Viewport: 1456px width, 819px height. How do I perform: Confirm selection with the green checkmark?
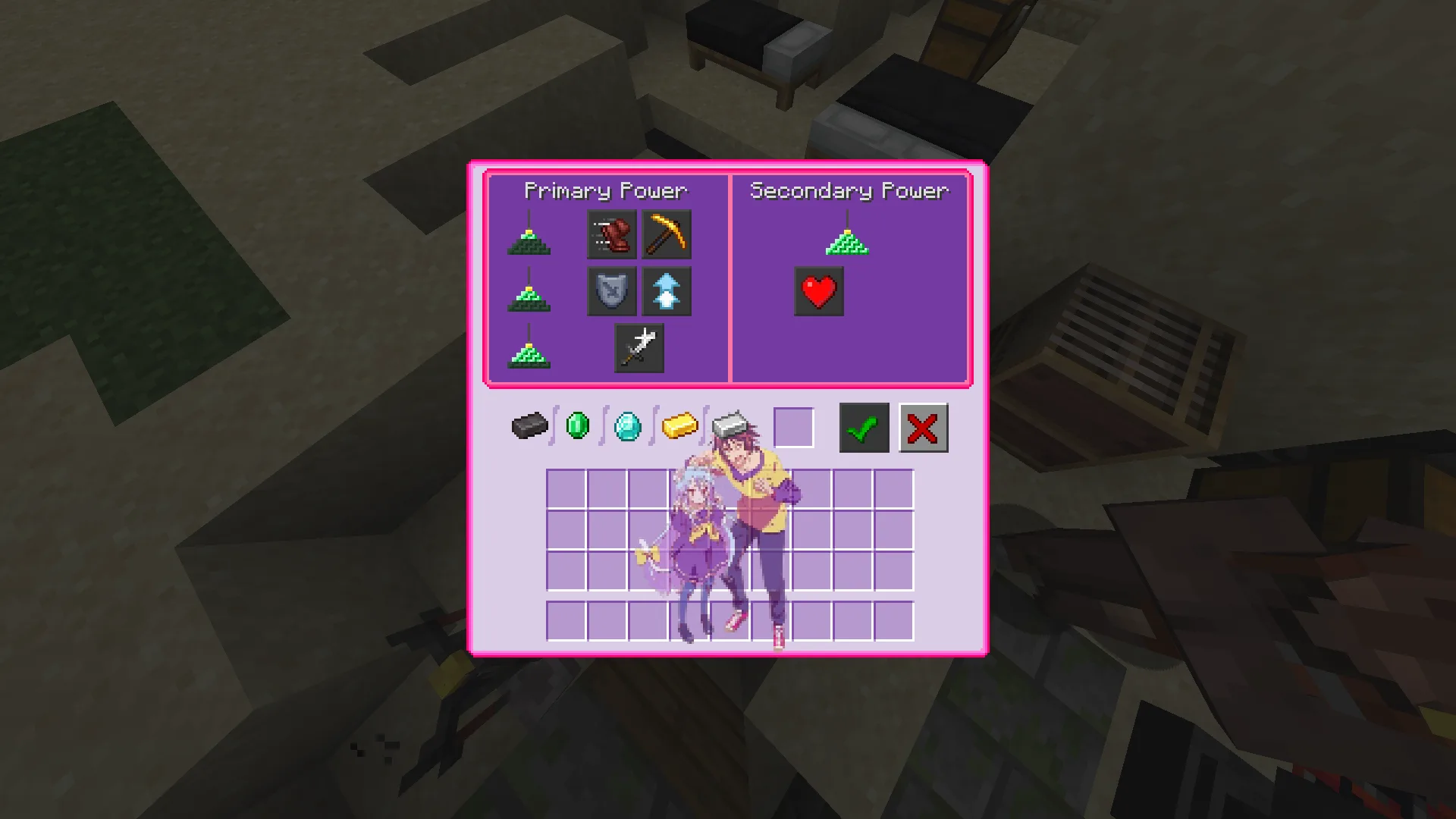pyautogui.click(x=862, y=428)
